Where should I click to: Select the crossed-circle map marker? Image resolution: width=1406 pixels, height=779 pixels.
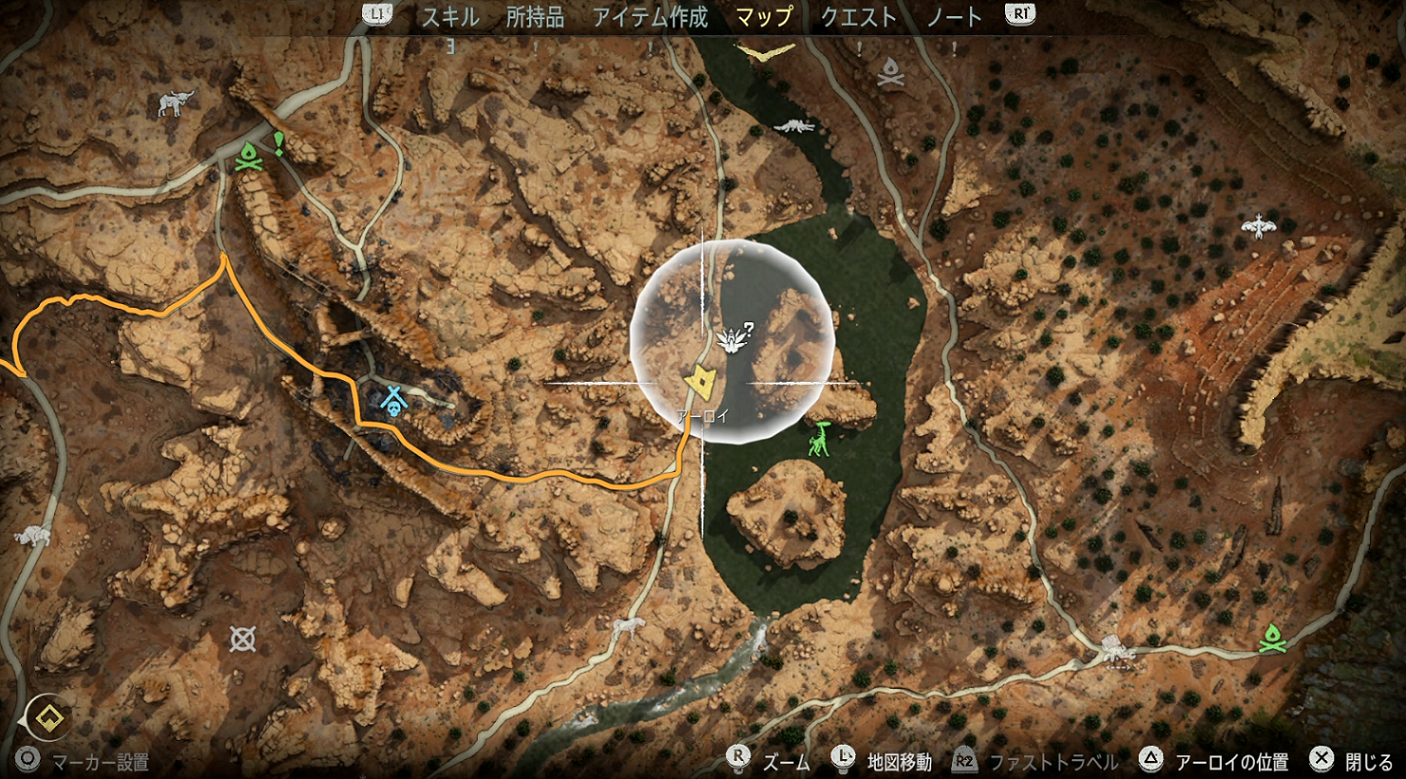coord(241,638)
